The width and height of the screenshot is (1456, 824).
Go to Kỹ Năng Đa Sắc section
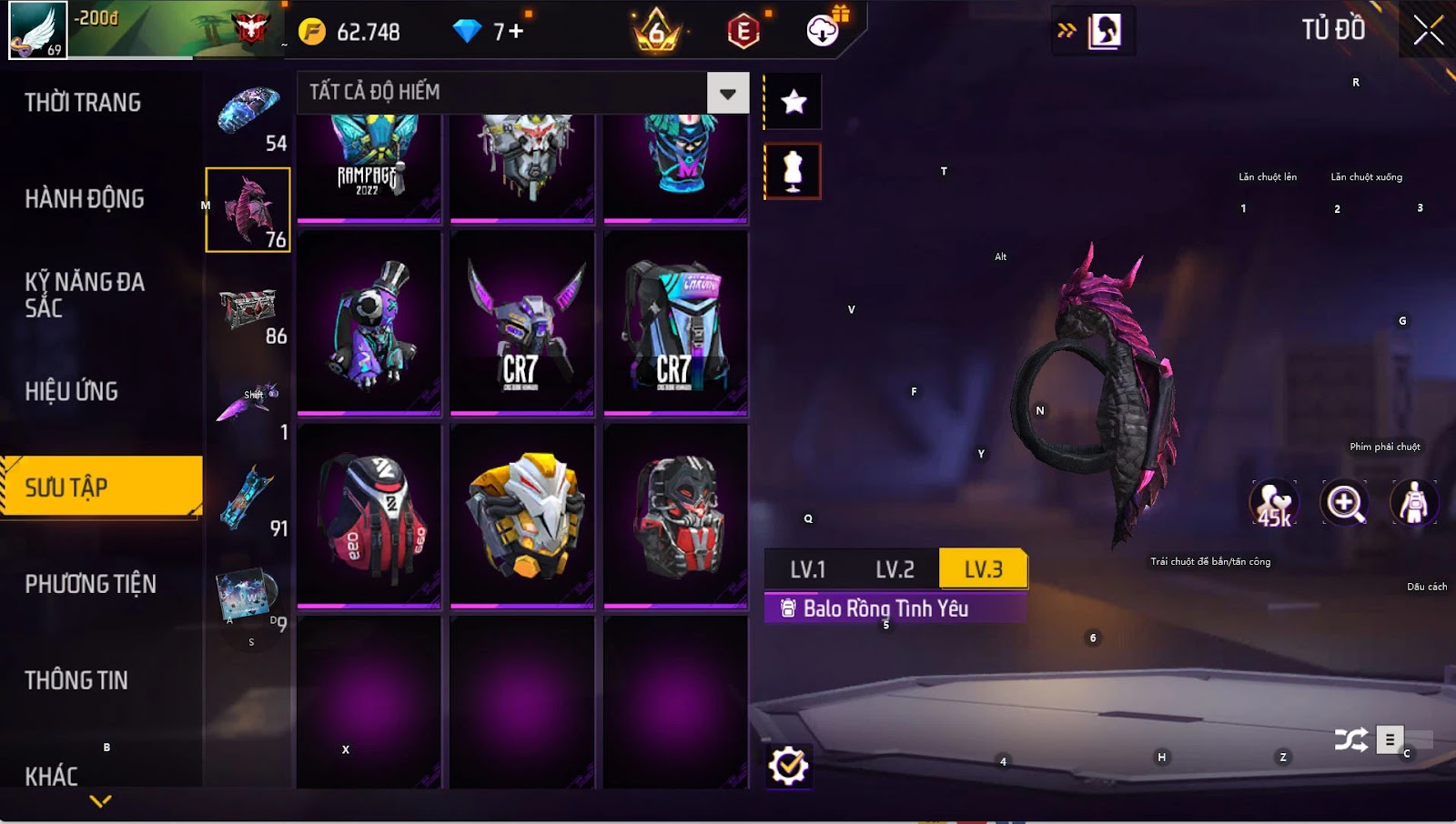click(x=85, y=295)
